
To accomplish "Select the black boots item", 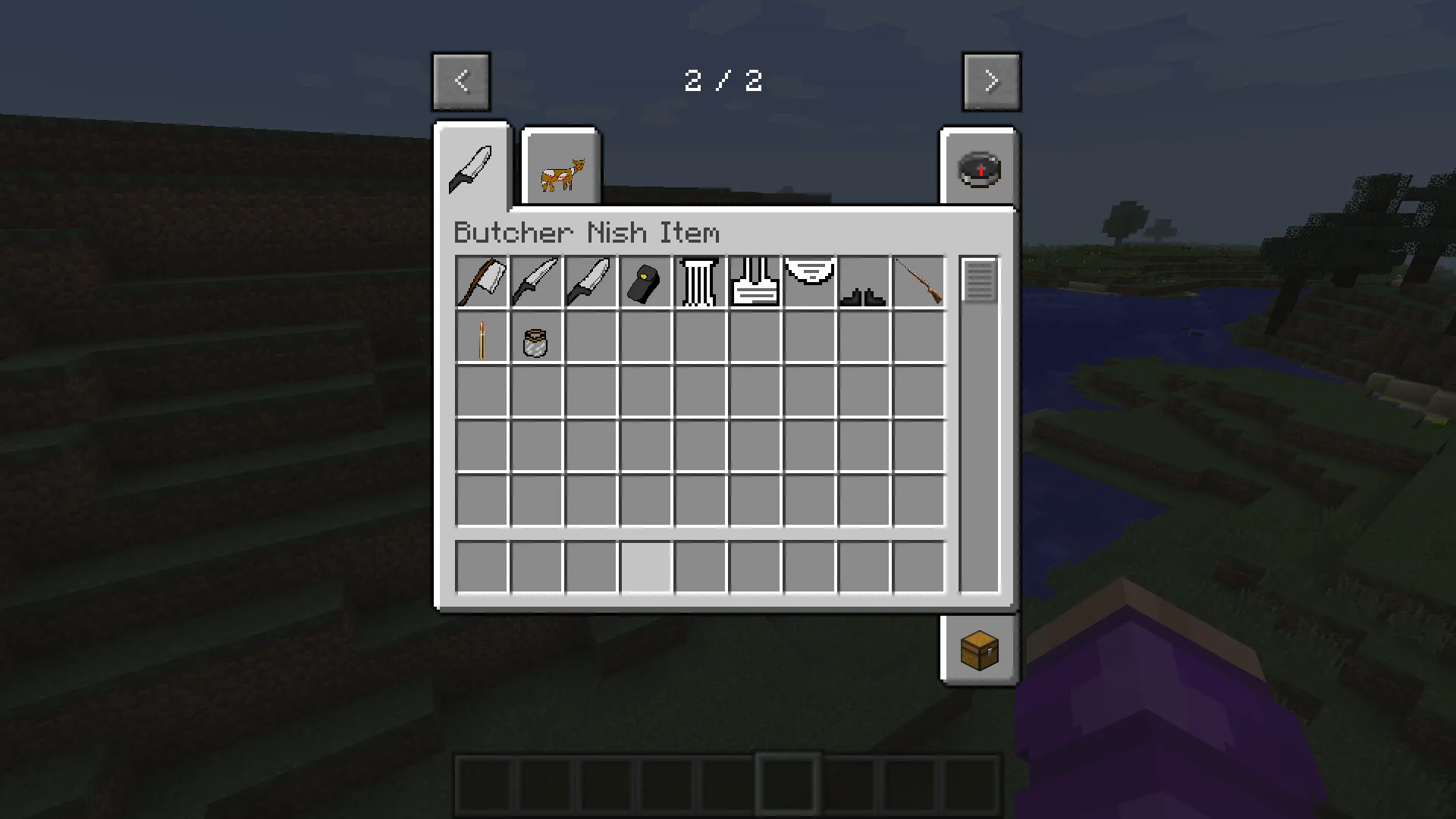I will click(864, 282).
